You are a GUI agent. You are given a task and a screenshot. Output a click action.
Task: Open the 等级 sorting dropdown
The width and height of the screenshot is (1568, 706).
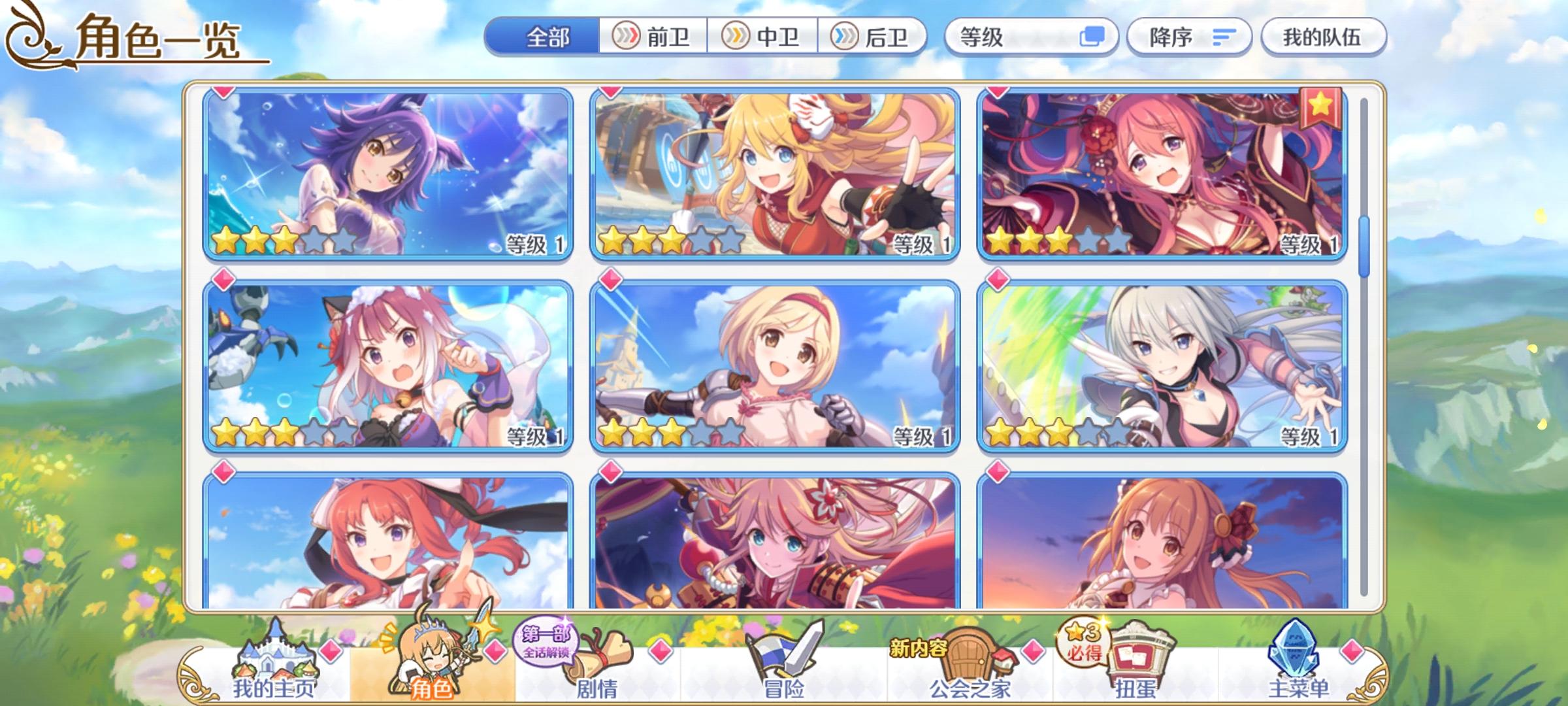pos(980,37)
